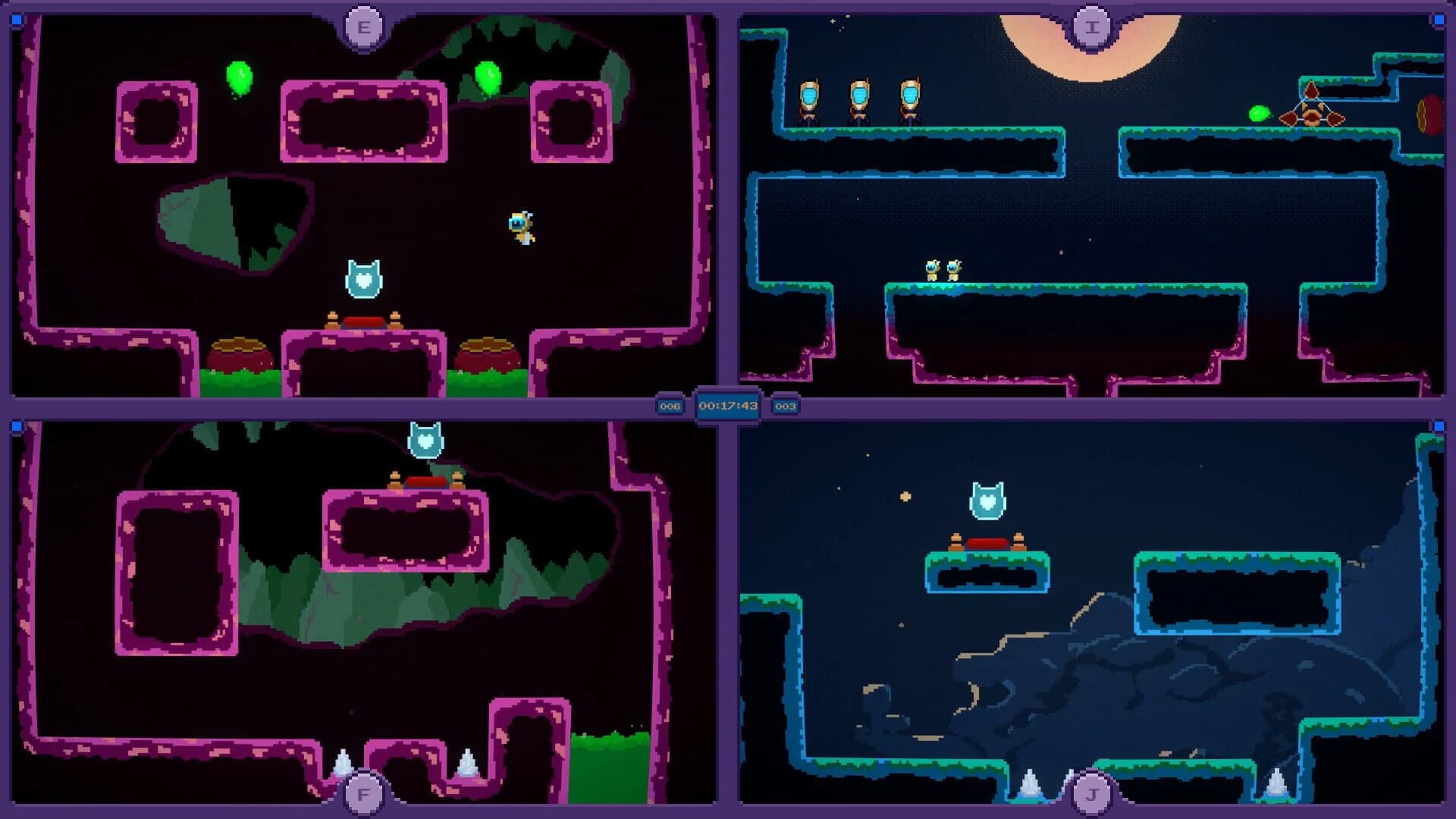Screen dimensions: 1456x819
Task: Click the 00:17:43 timer display
Action: pos(728,406)
